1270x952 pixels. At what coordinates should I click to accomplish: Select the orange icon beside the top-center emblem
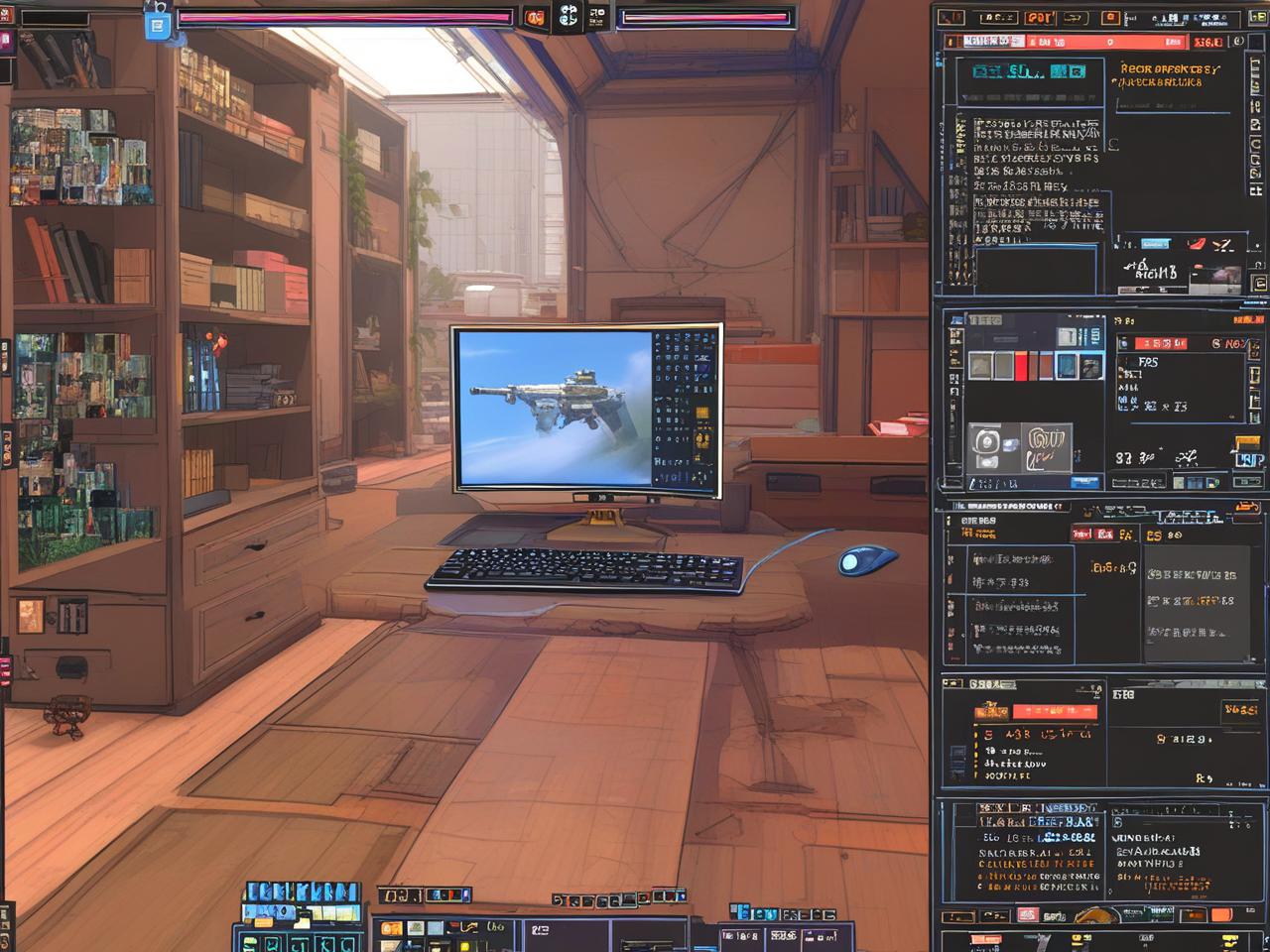pyautogui.click(x=535, y=17)
